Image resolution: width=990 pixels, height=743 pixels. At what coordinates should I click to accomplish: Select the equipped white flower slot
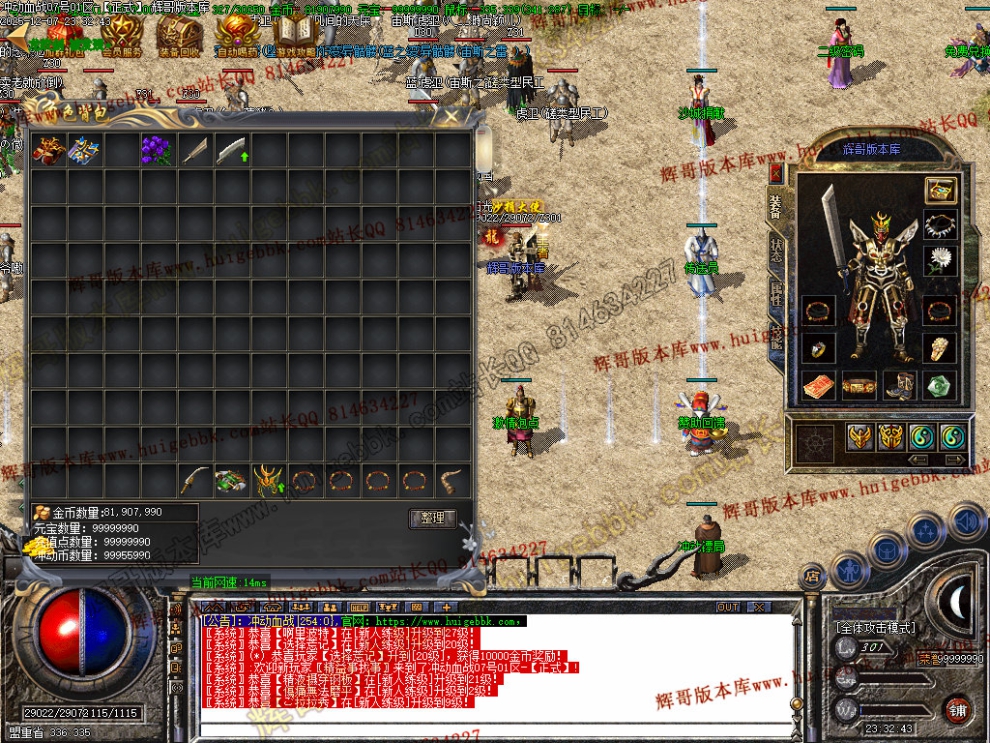938,261
